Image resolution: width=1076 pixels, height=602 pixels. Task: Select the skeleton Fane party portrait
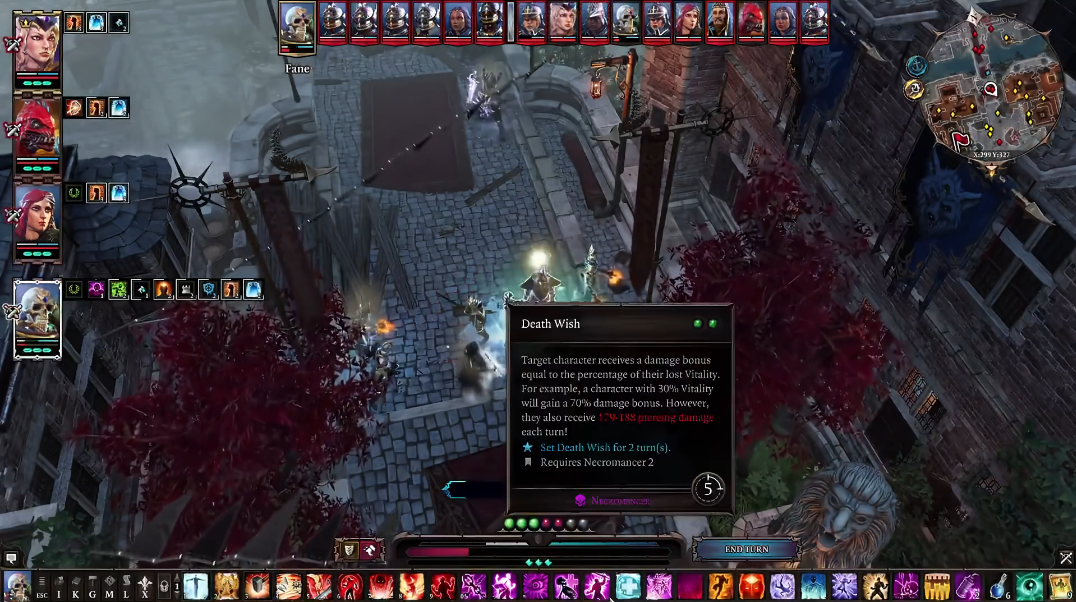coord(38,317)
